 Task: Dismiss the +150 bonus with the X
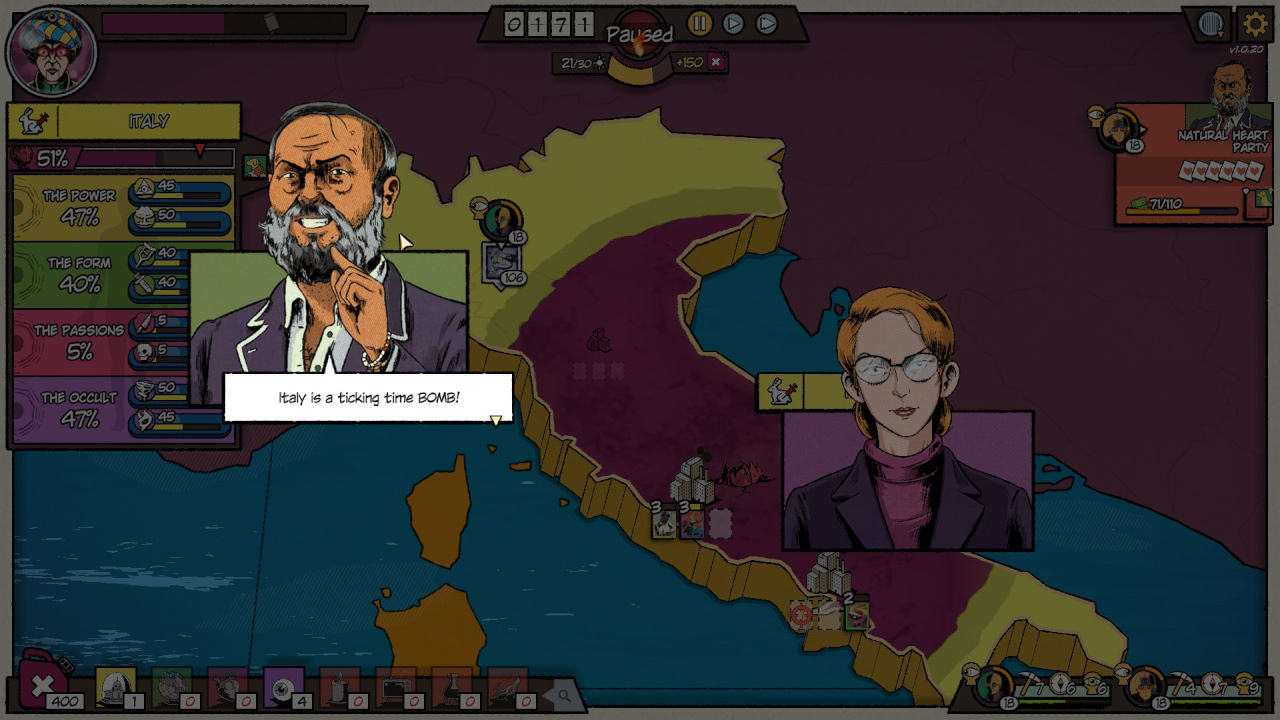click(716, 62)
